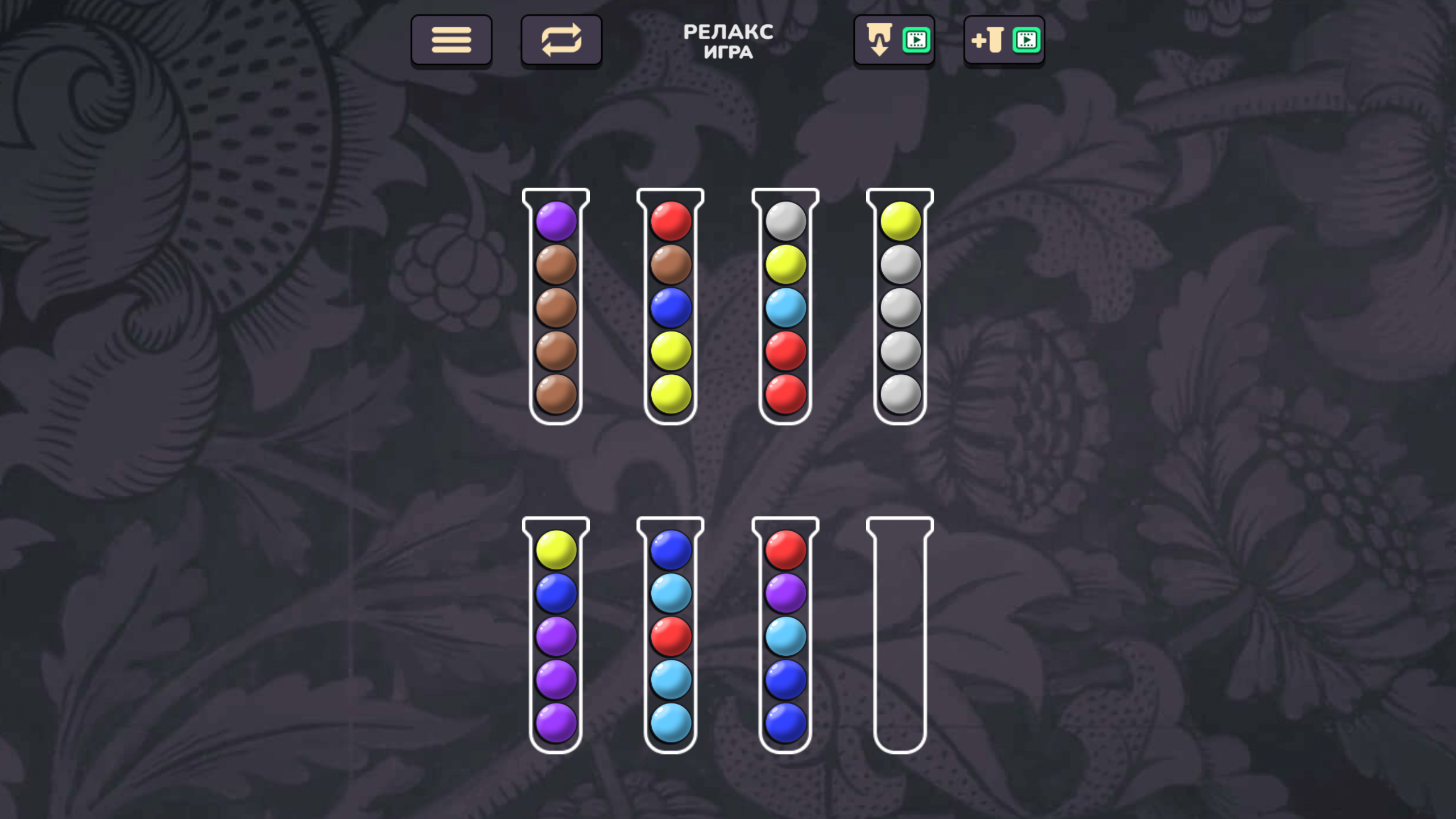Watch the ad video for extra undos
1456x819 pixels.
tap(915, 39)
